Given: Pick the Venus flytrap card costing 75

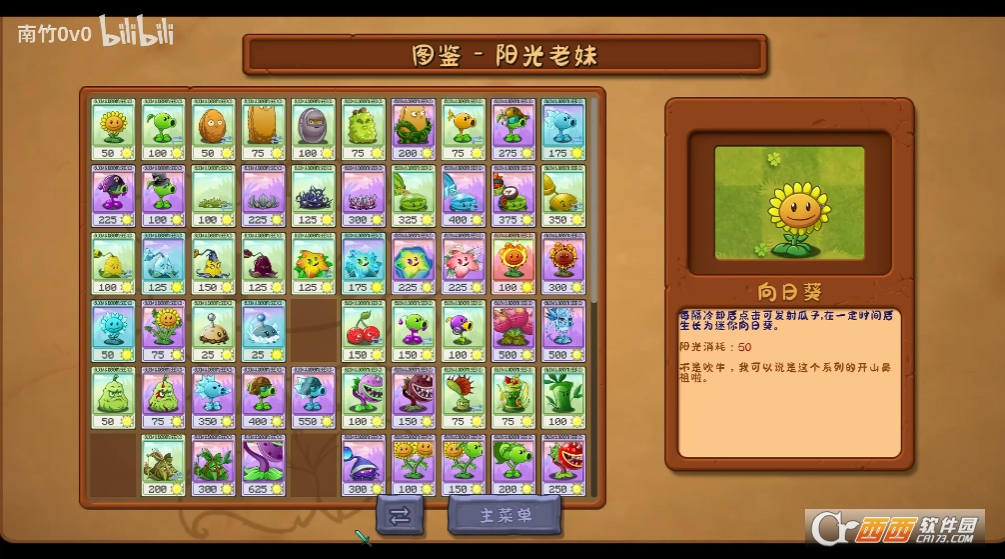Looking at the screenshot, I should [464, 399].
